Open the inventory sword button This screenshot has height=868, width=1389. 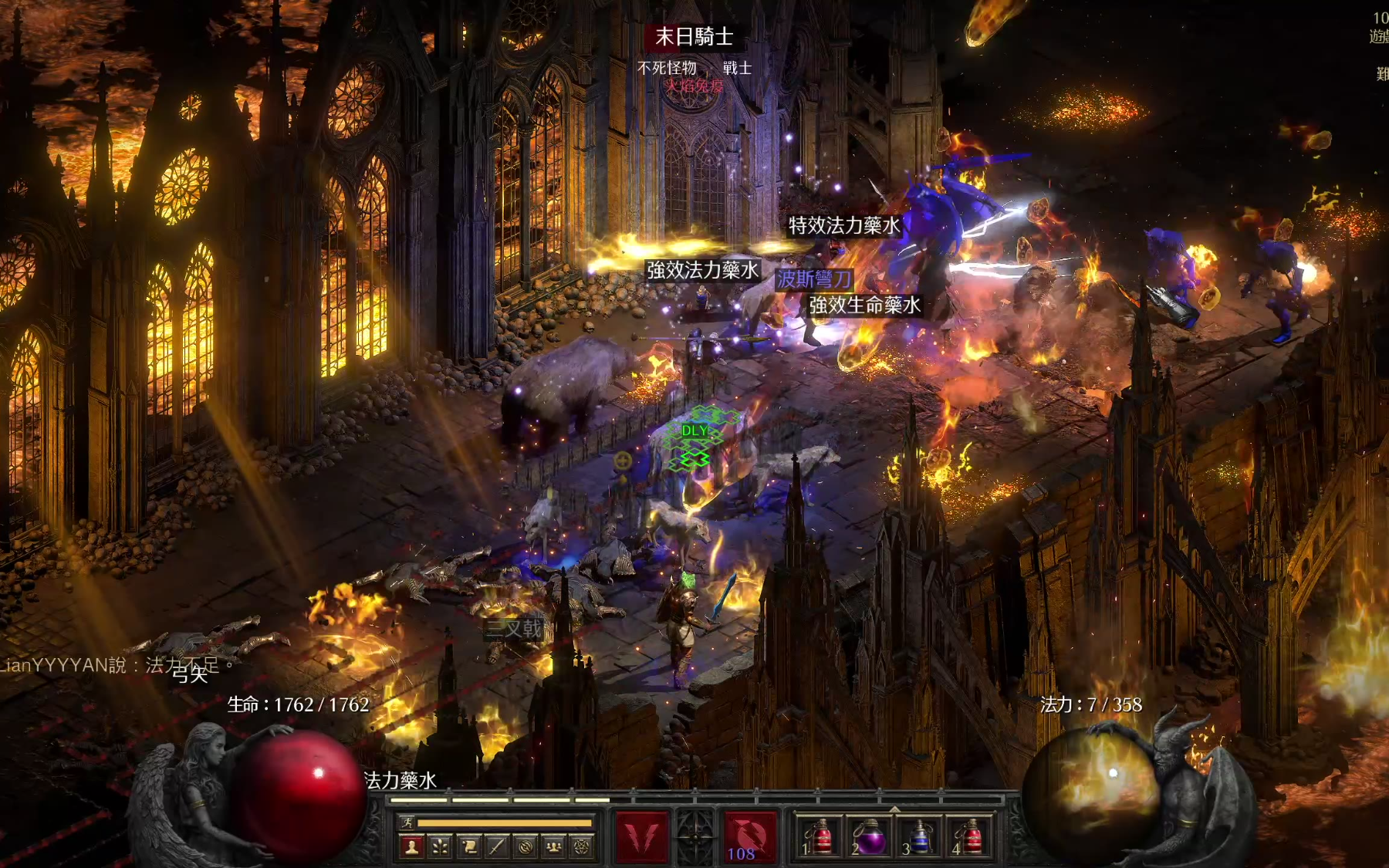497,847
